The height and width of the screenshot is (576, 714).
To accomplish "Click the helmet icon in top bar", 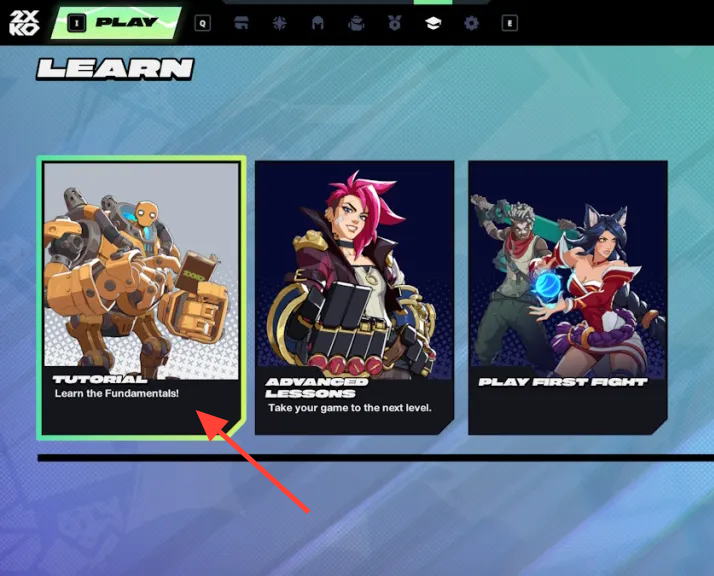I will point(318,22).
